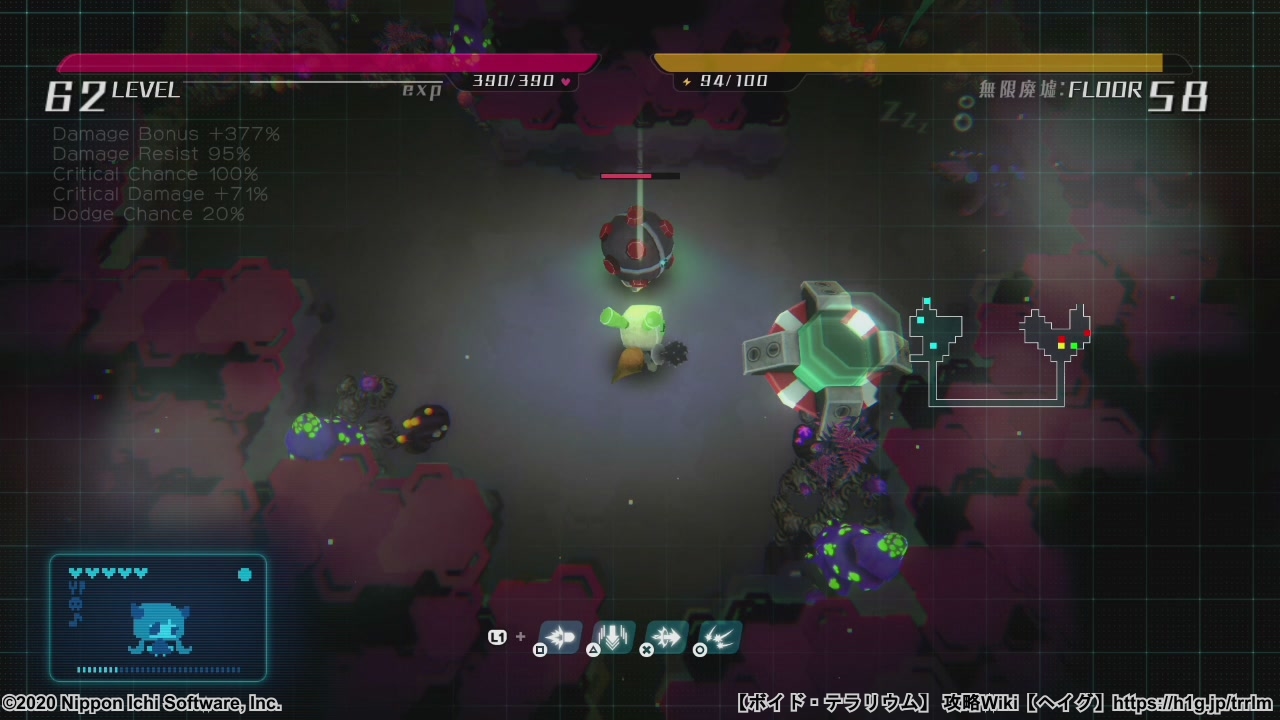Open the h1g.jp wiki link
Viewport: 1280px width, 720px height.
coord(1192,703)
